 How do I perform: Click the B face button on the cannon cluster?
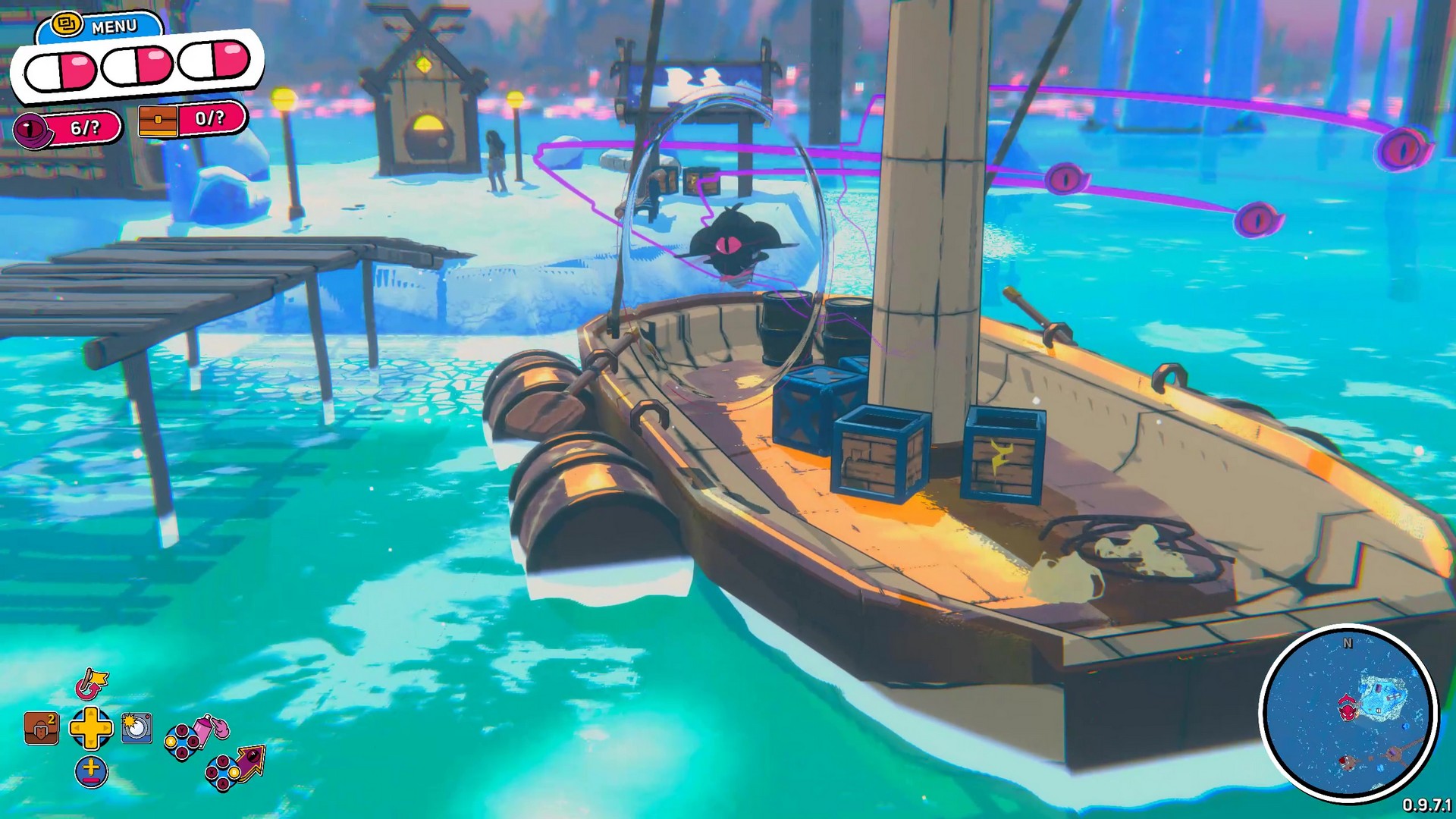pos(234,772)
